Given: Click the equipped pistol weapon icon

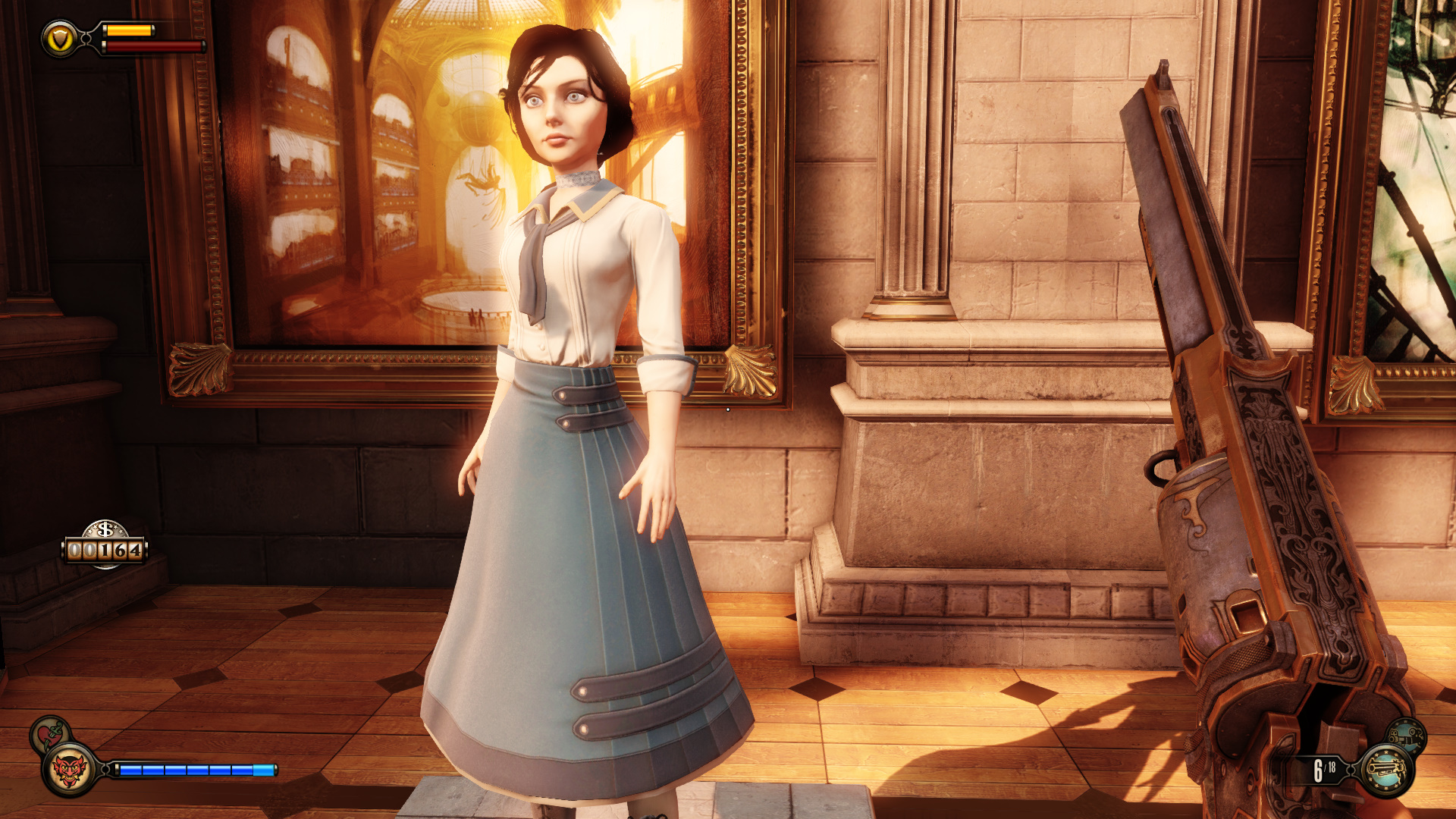Looking at the screenshot, I should [x=1387, y=770].
